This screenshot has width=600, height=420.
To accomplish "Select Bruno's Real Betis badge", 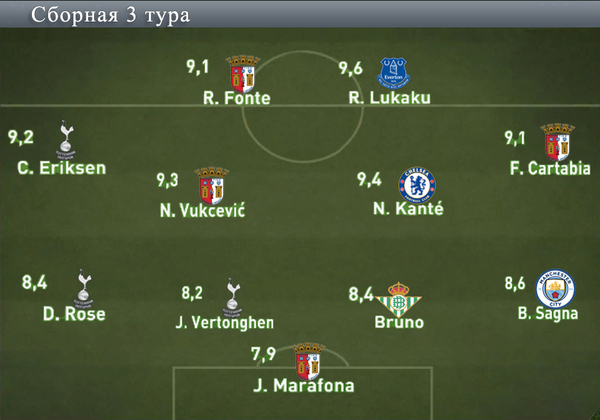I will [399, 297].
